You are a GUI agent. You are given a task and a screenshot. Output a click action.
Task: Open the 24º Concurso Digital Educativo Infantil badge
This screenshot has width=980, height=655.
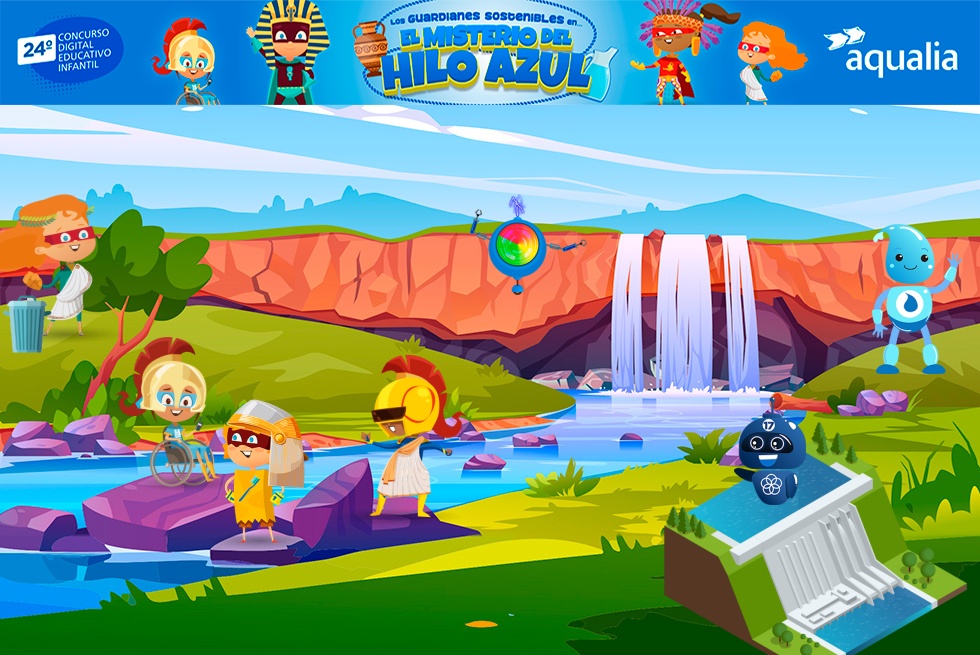[68, 51]
